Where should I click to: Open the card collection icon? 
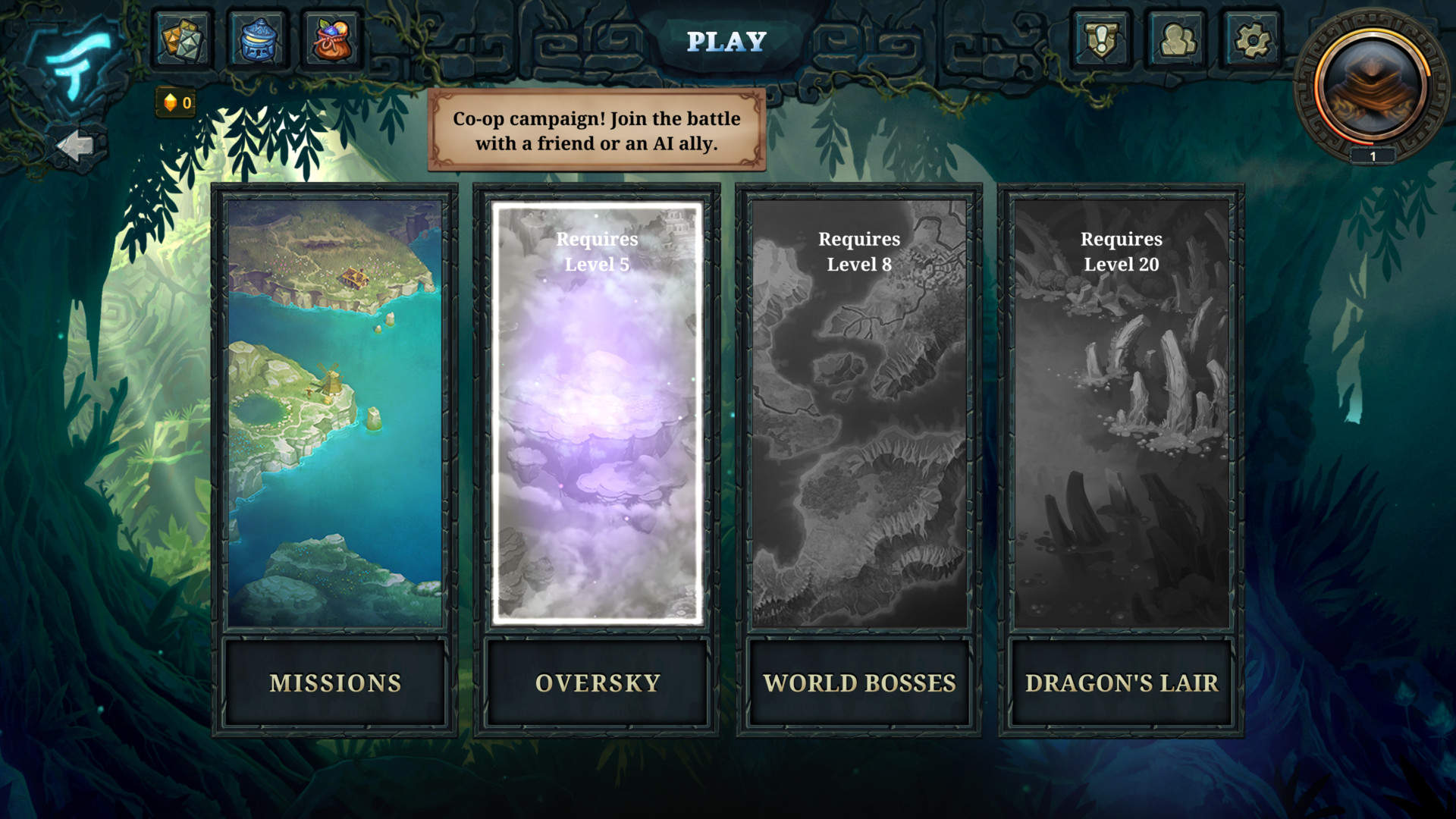pos(182,40)
